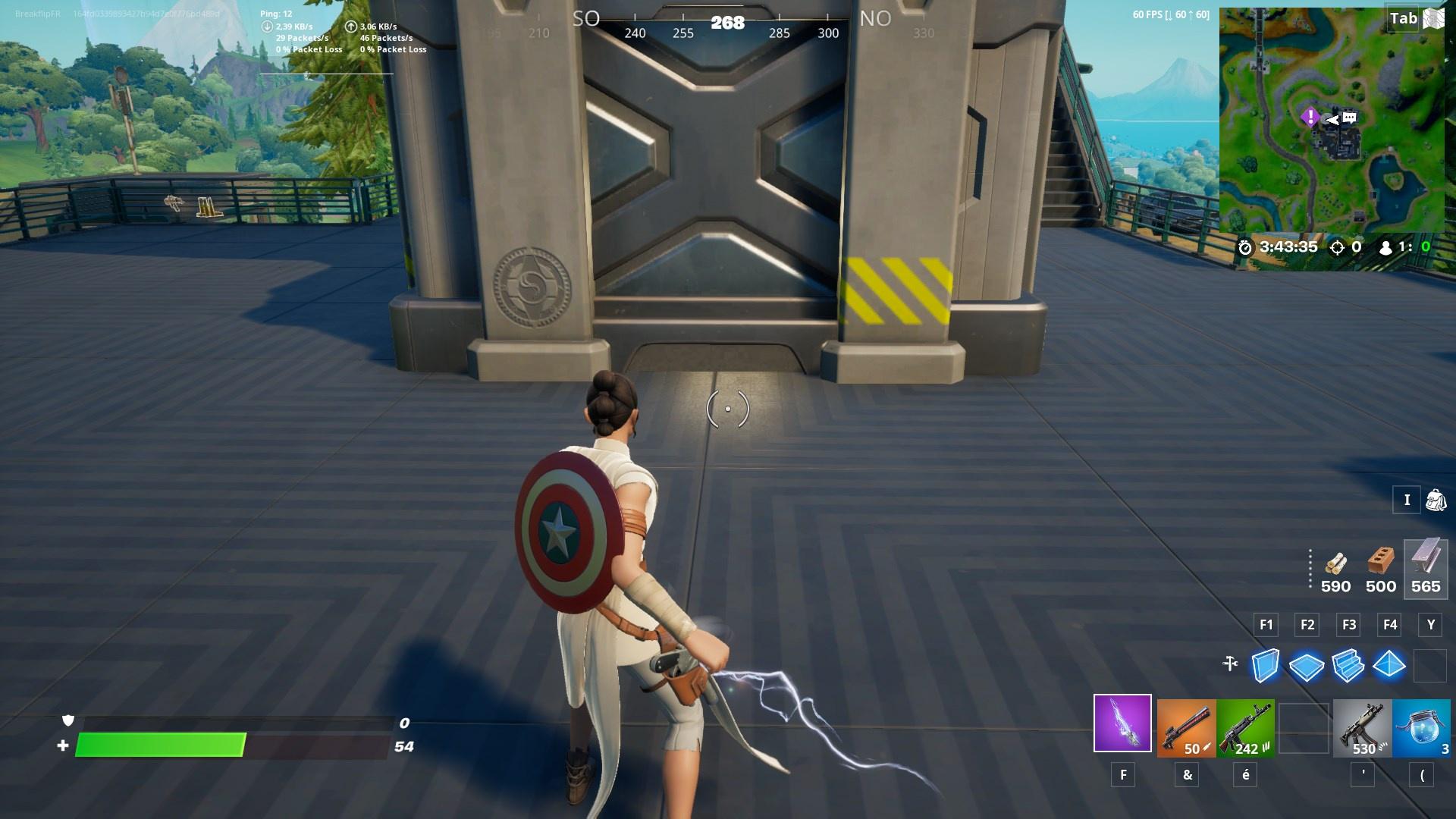Click the Y trap hotkey label
This screenshot has height=819, width=1456.
point(1430,625)
